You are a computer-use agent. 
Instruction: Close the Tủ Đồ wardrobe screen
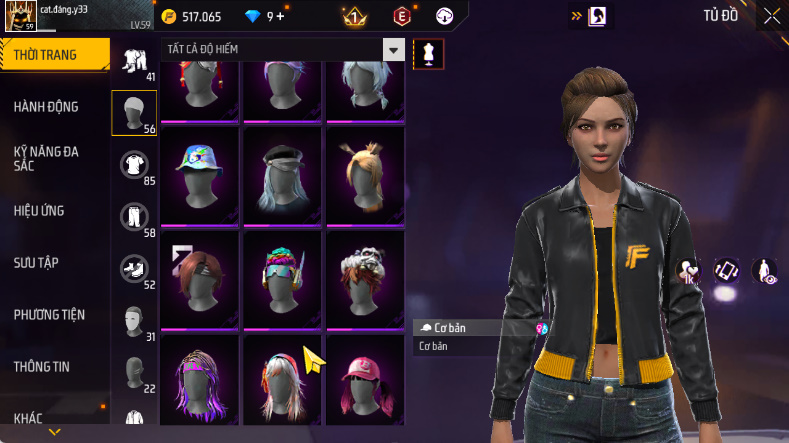[772, 16]
